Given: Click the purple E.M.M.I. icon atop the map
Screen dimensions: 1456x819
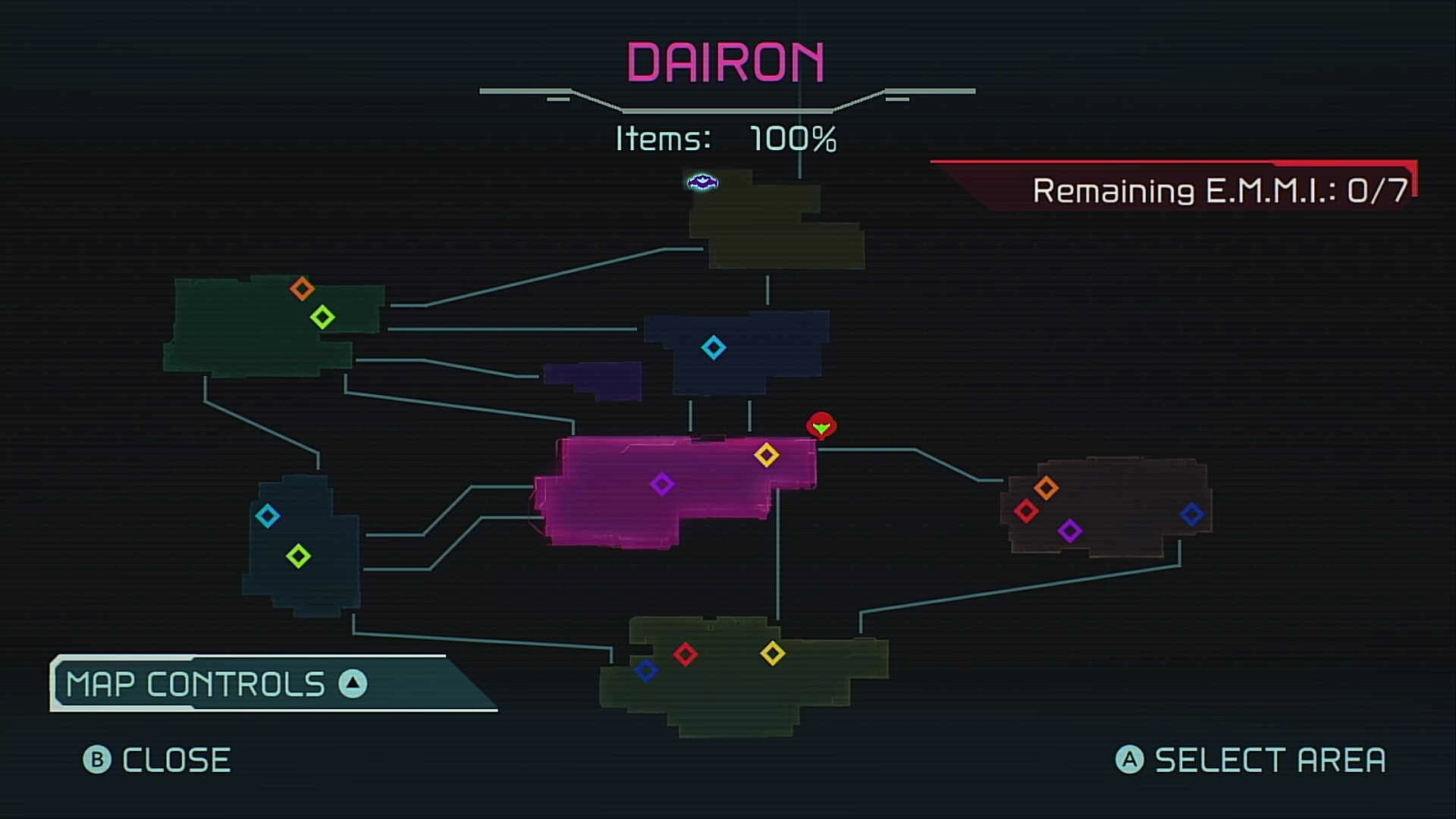Looking at the screenshot, I should click(x=701, y=182).
